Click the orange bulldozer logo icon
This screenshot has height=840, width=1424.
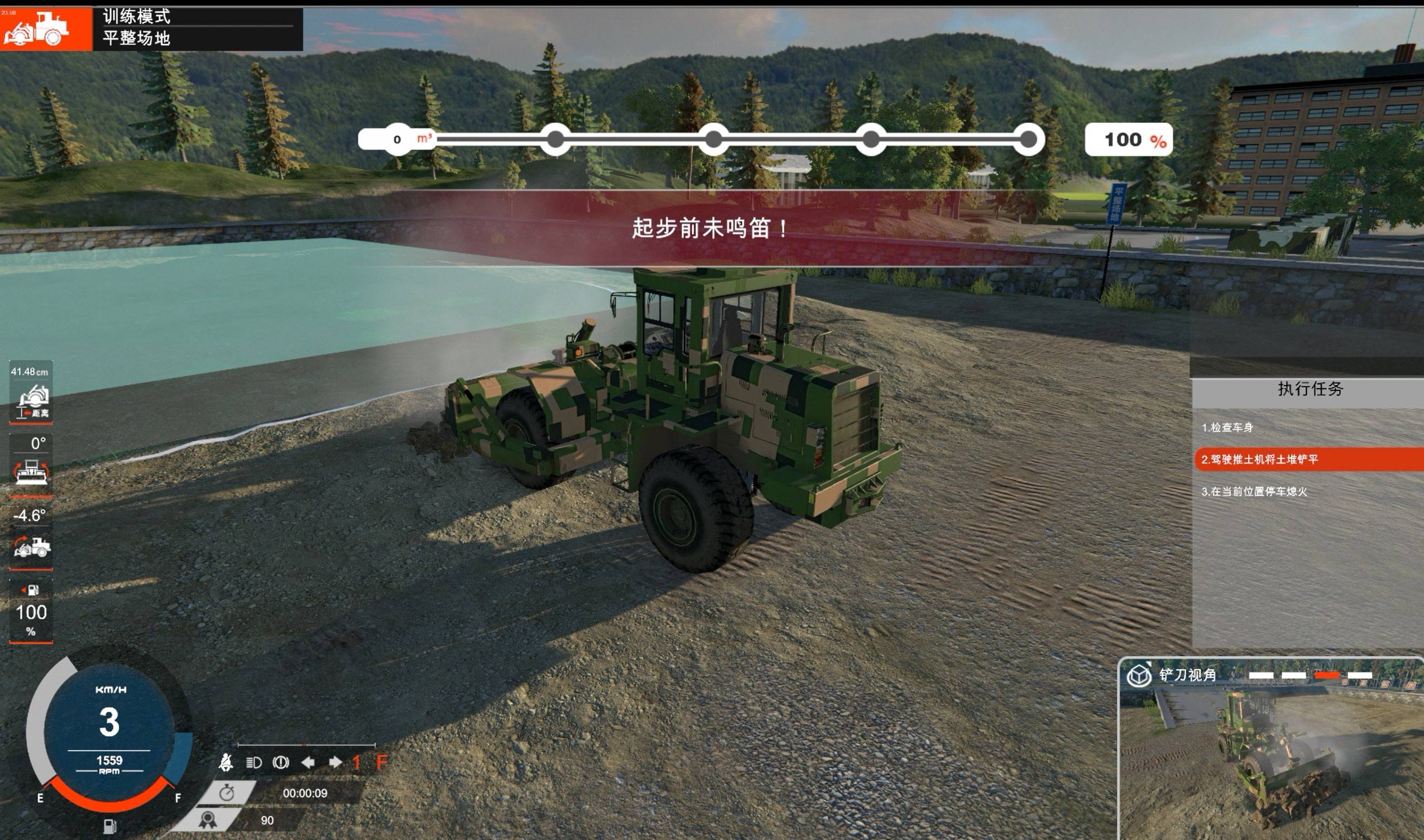pyautogui.click(x=37, y=28)
